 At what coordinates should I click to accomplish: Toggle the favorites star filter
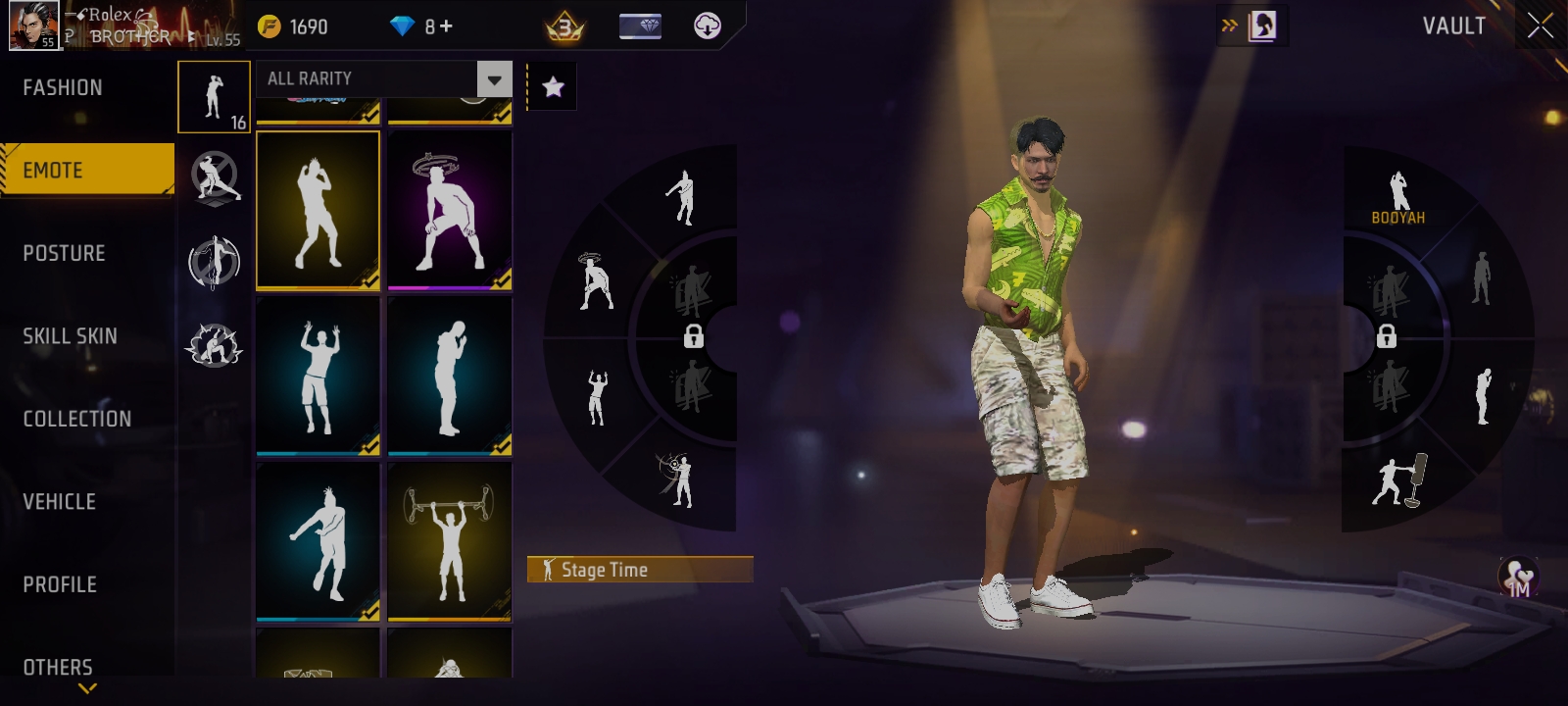click(x=552, y=86)
